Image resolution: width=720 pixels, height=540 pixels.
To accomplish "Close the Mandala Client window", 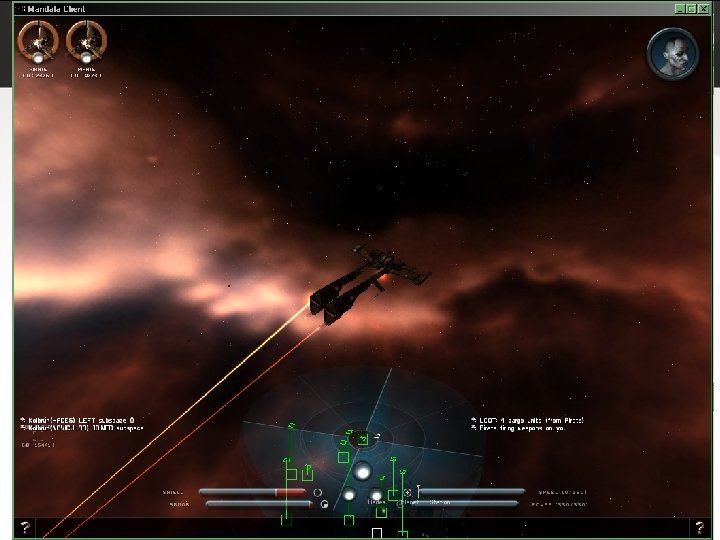I will point(703,9).
